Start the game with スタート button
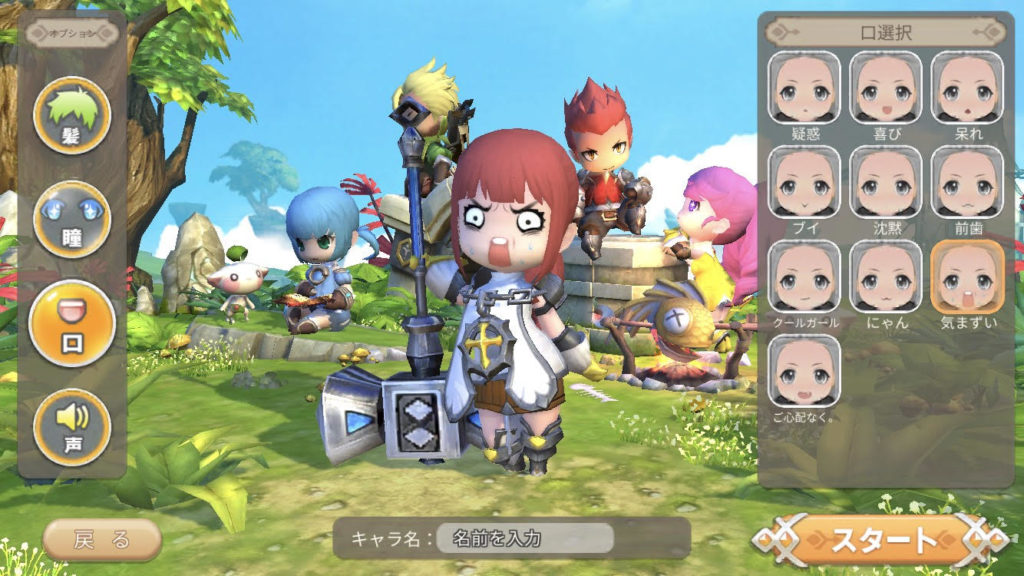1024x576 pixels. (x=880, y=541)
